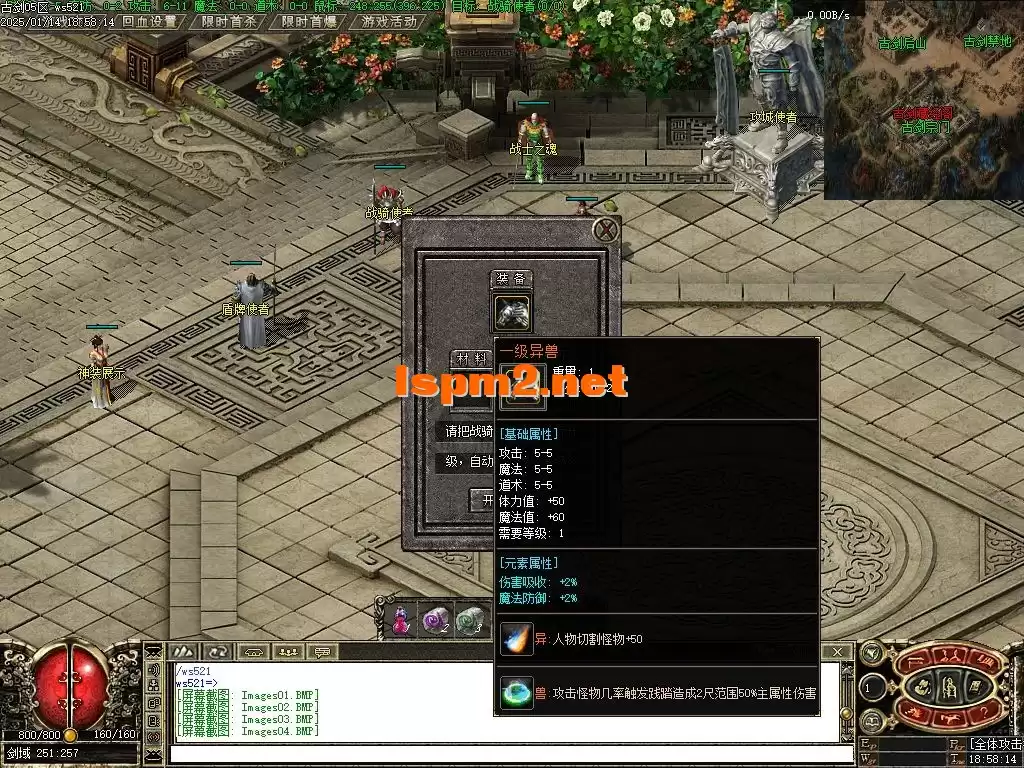Open the 游戏活动 menu
1024x768 pixels.
pyautogui.click(x=390, y=21)
